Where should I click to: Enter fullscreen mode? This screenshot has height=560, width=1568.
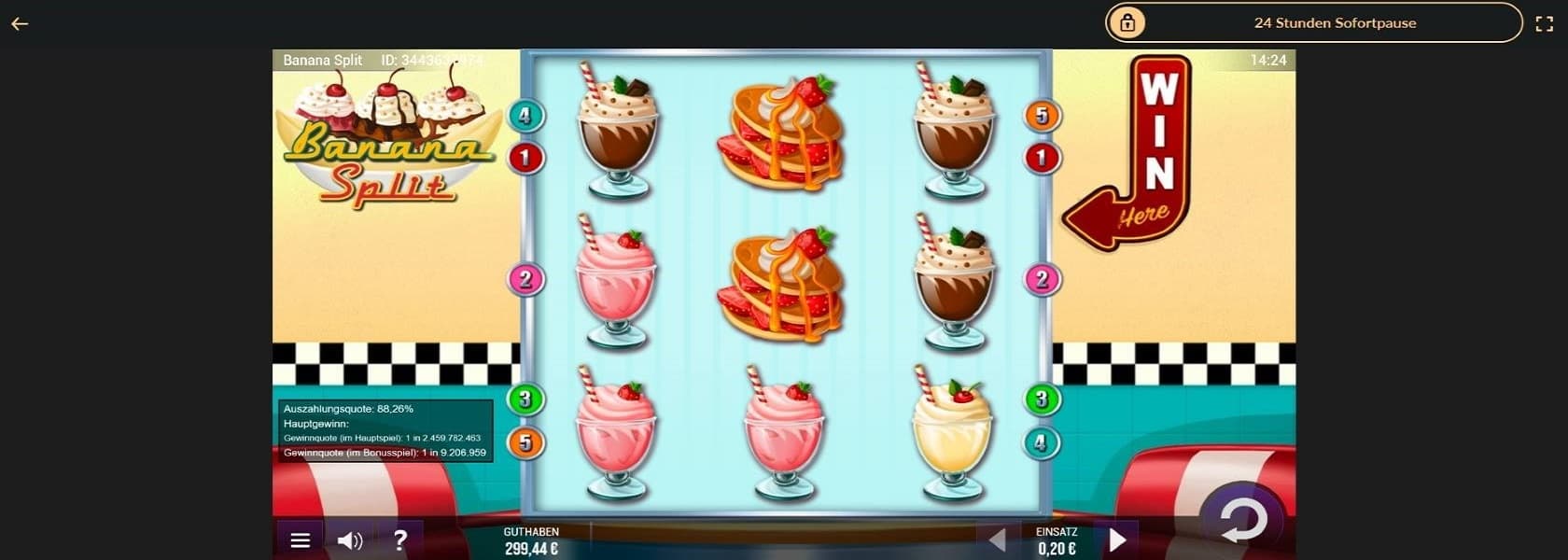coord(1544,24)
